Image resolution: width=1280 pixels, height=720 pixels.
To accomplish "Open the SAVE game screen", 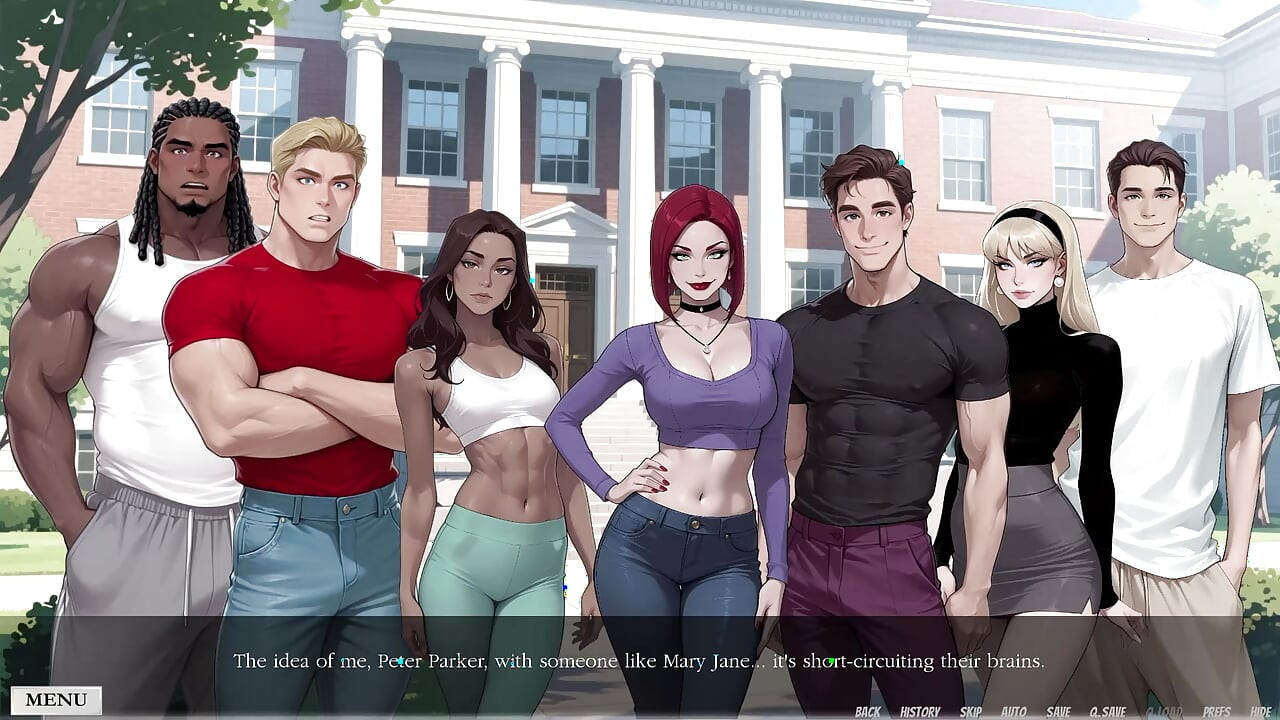I will coord(1058,710).
